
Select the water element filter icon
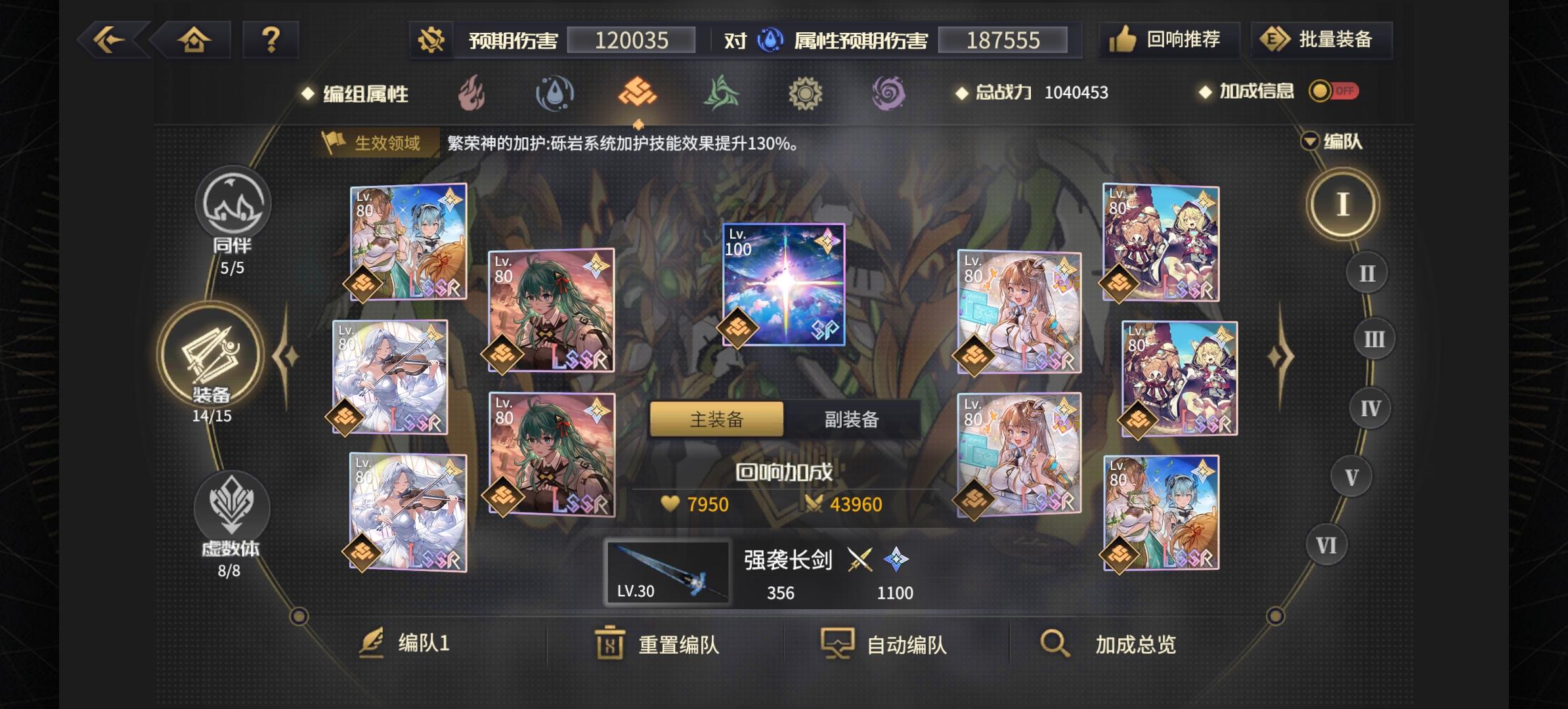[x=554, y=93]
